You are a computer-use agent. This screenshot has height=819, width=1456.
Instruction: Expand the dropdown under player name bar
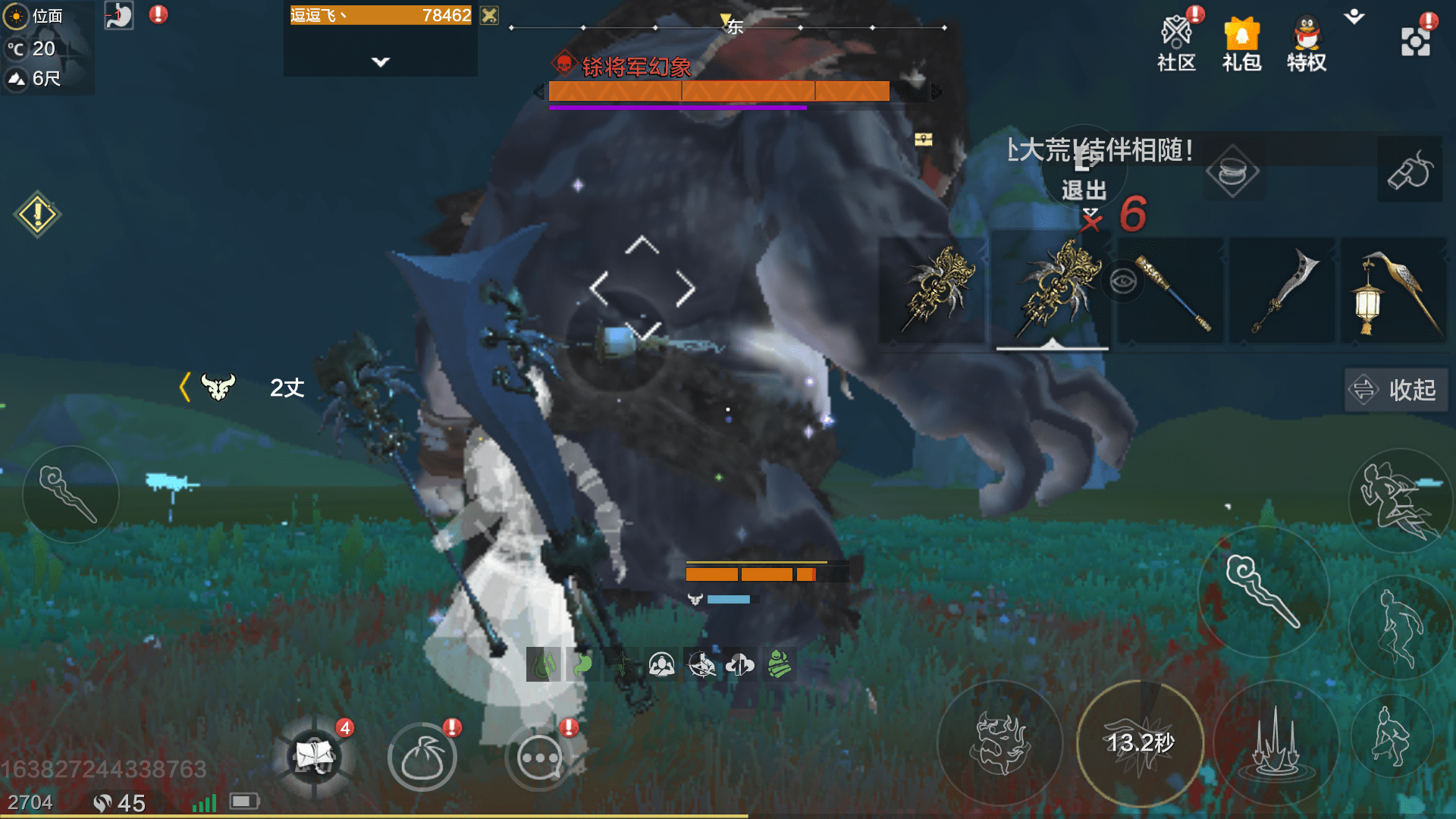381,62
